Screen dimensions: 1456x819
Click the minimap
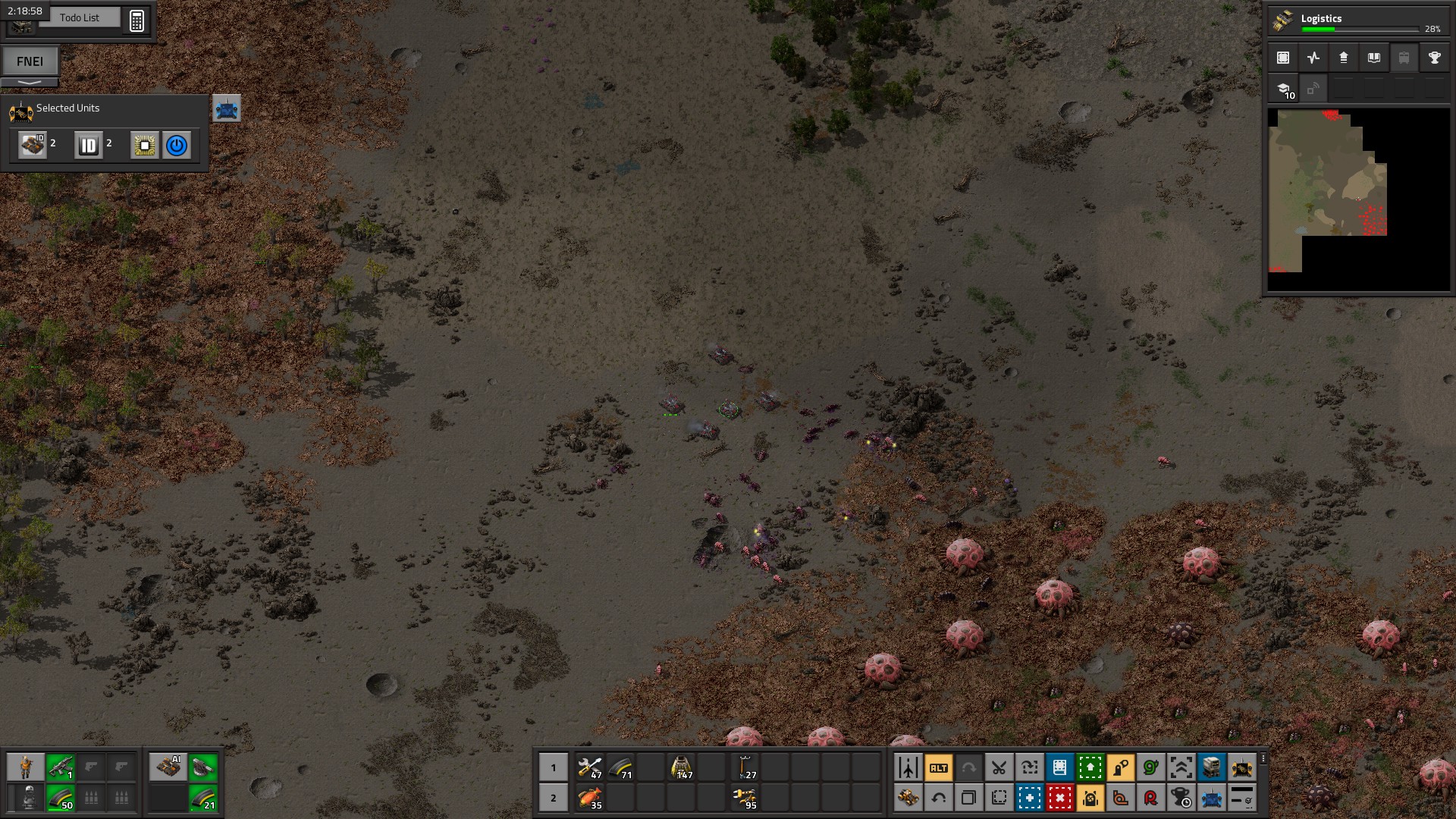[1357, 199]
